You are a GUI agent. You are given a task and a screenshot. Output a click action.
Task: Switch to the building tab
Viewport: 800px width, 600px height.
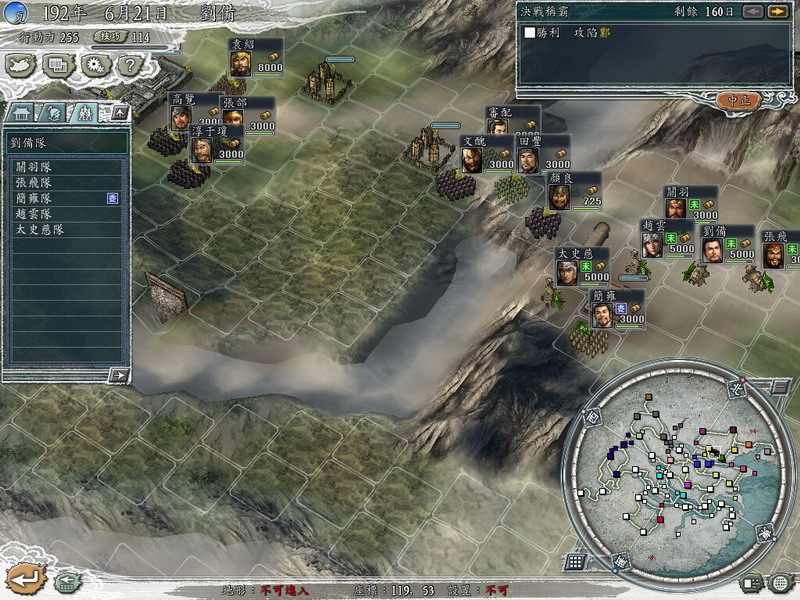pos(23,113)
